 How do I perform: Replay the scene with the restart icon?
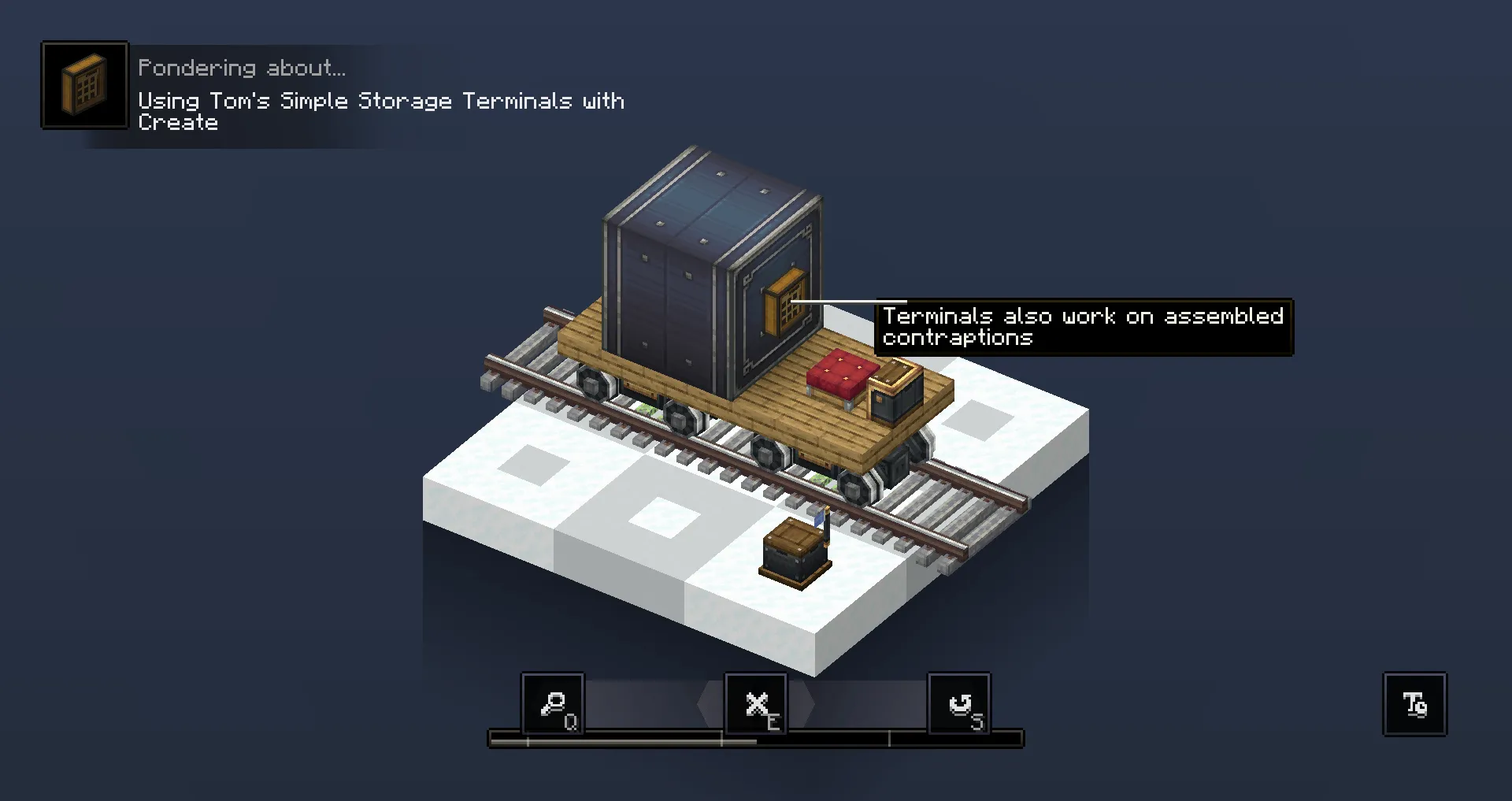pos(959,703)
